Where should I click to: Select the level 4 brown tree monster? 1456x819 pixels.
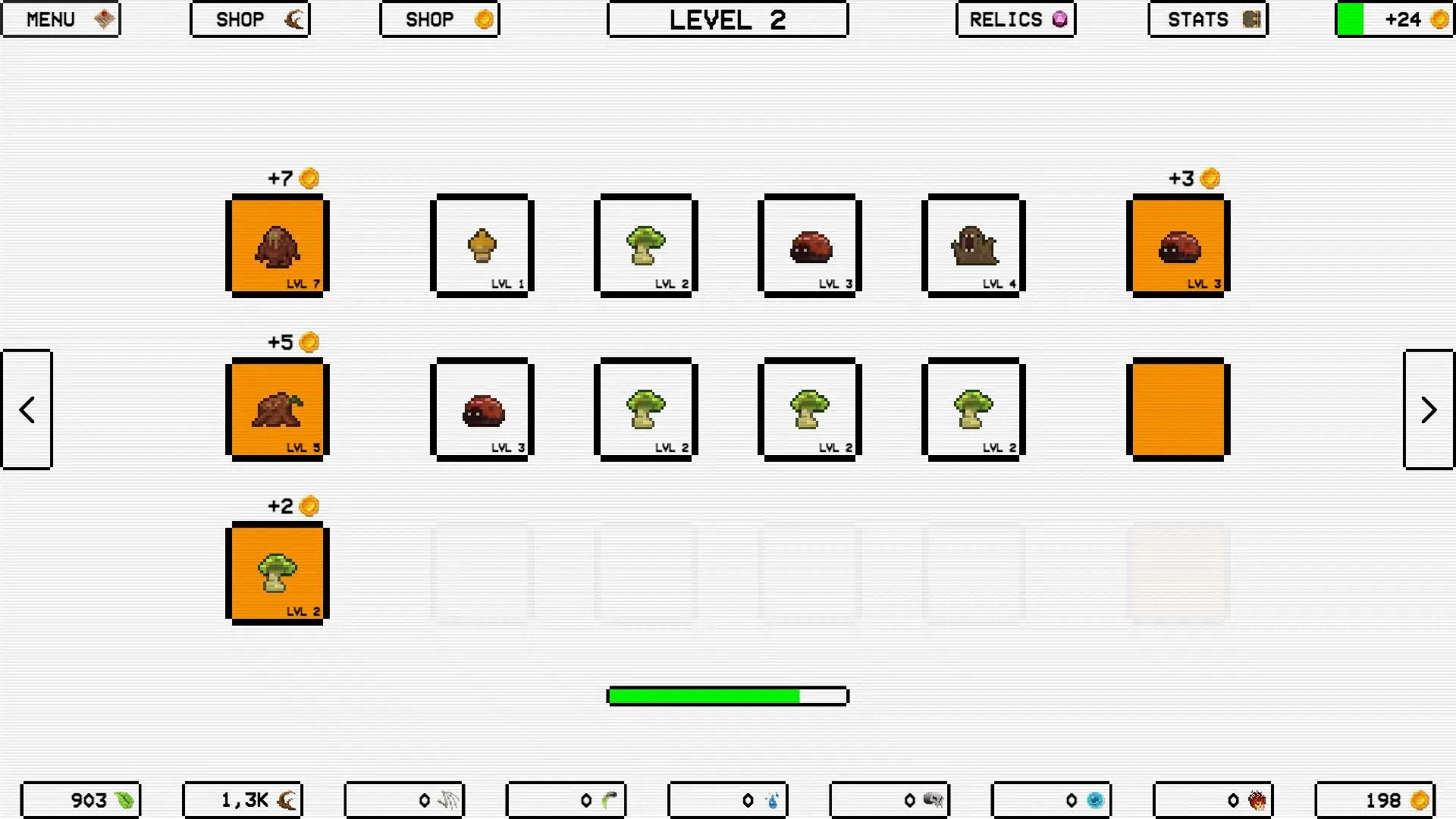pos(973,245)
